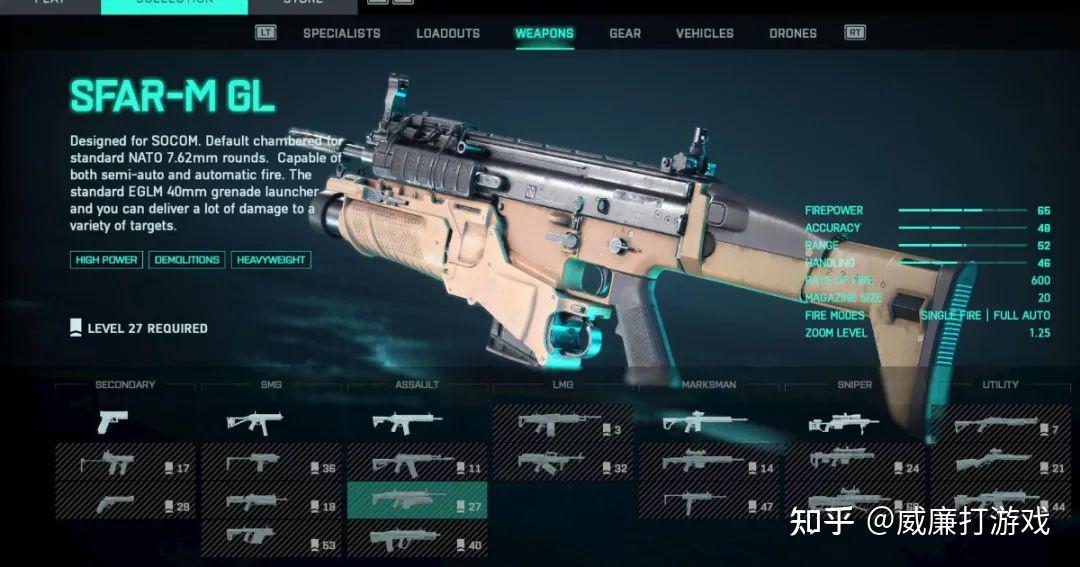This screenshot has height=567, width=1080.
Task: Pick the revolver locked at level 29
Action: [x=125, y=504]
